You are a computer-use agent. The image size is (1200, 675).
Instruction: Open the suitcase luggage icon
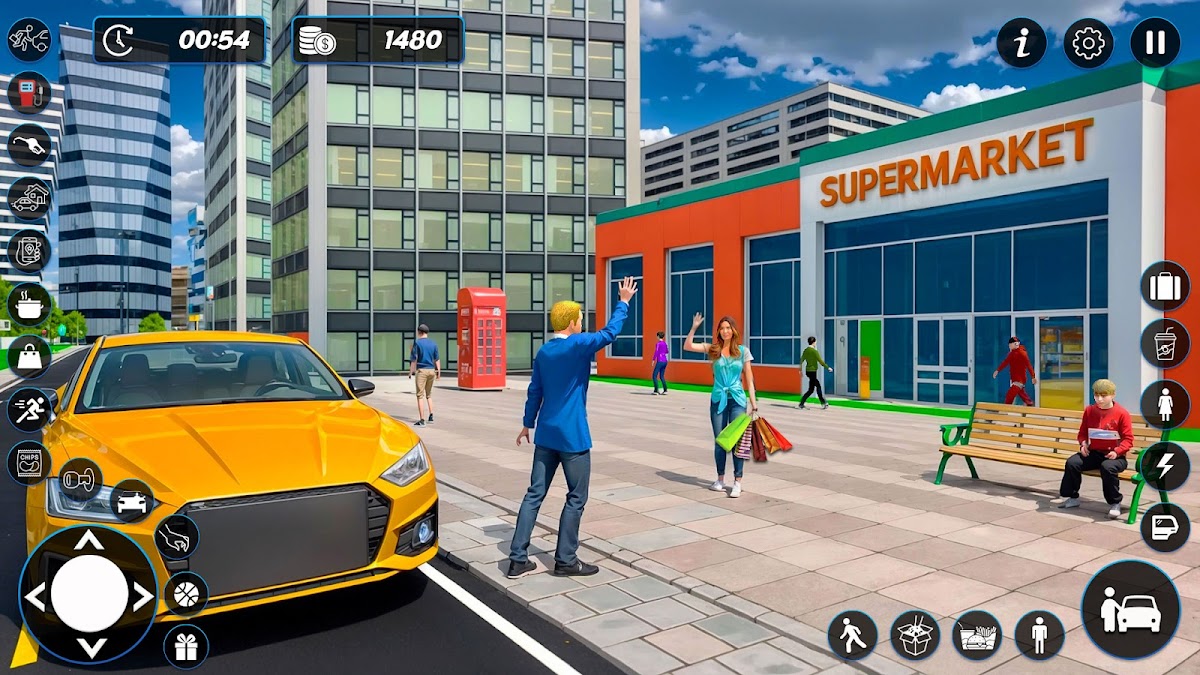1165,286
